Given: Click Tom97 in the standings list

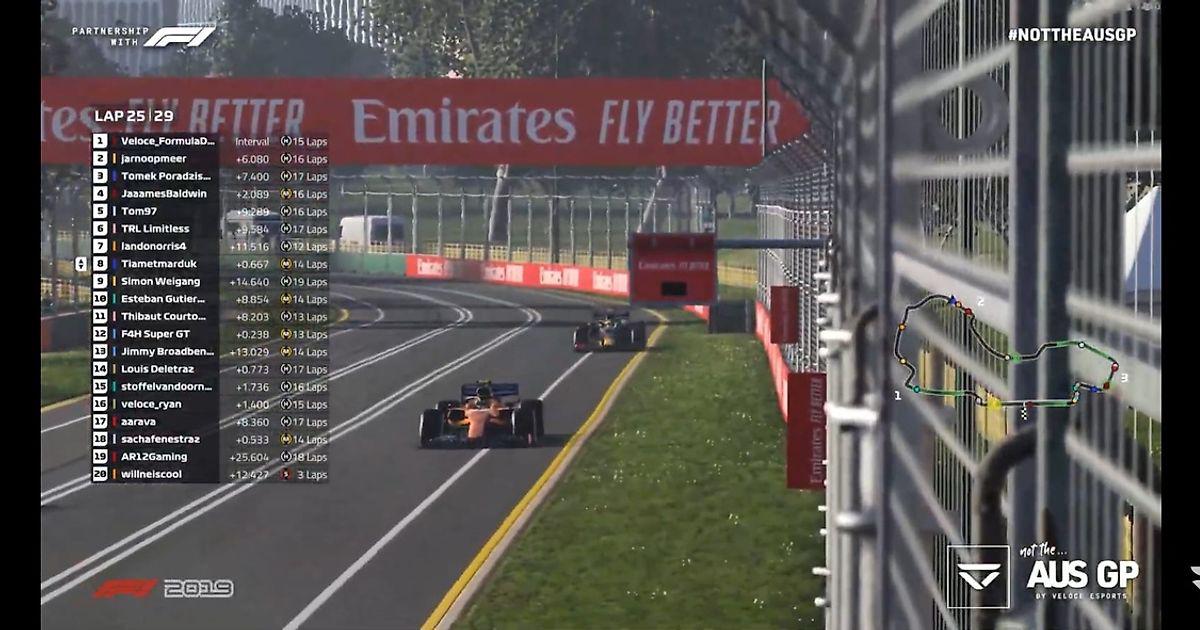Looking at the screenshot, I should [141, 211].
